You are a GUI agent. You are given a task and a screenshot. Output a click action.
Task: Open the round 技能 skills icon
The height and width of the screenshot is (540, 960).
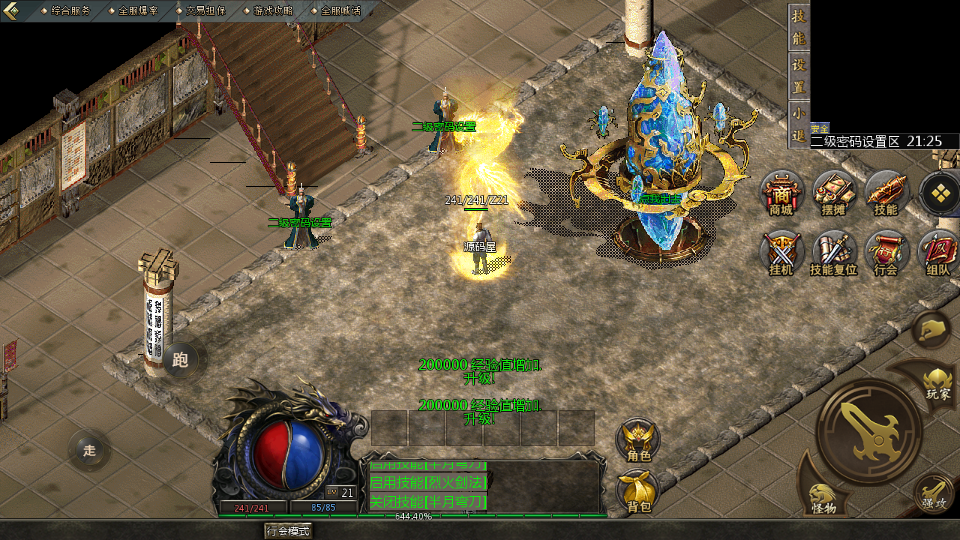(885, 192)
